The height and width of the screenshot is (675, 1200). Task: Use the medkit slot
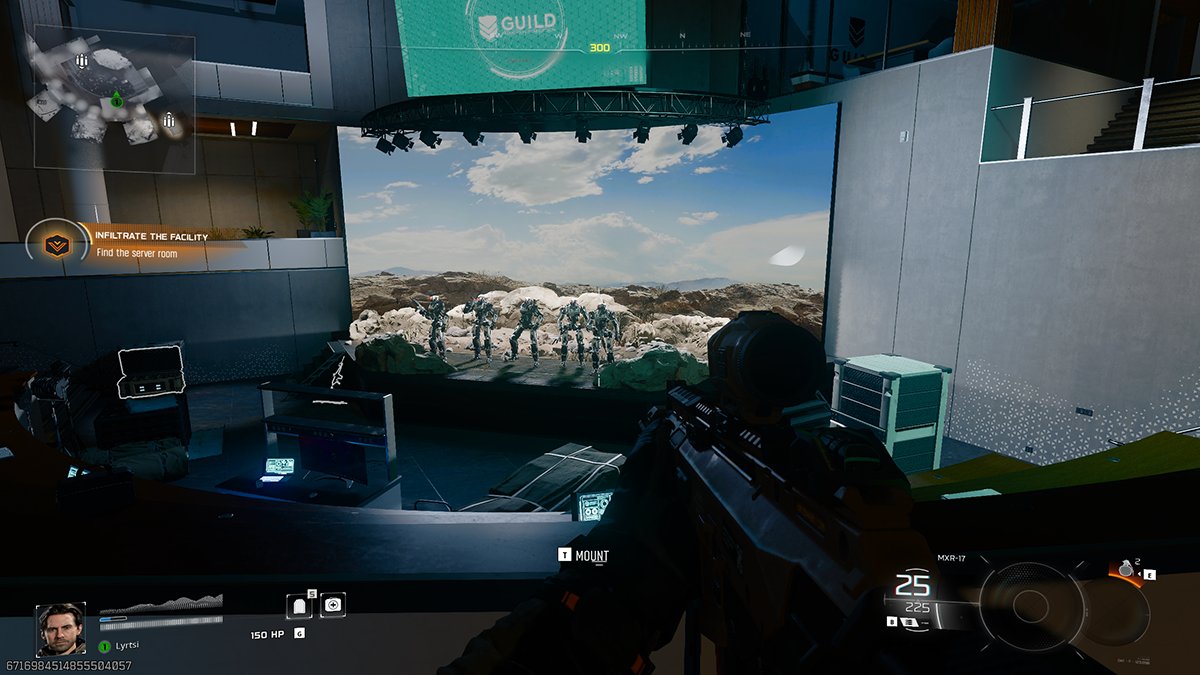(332, 604)
